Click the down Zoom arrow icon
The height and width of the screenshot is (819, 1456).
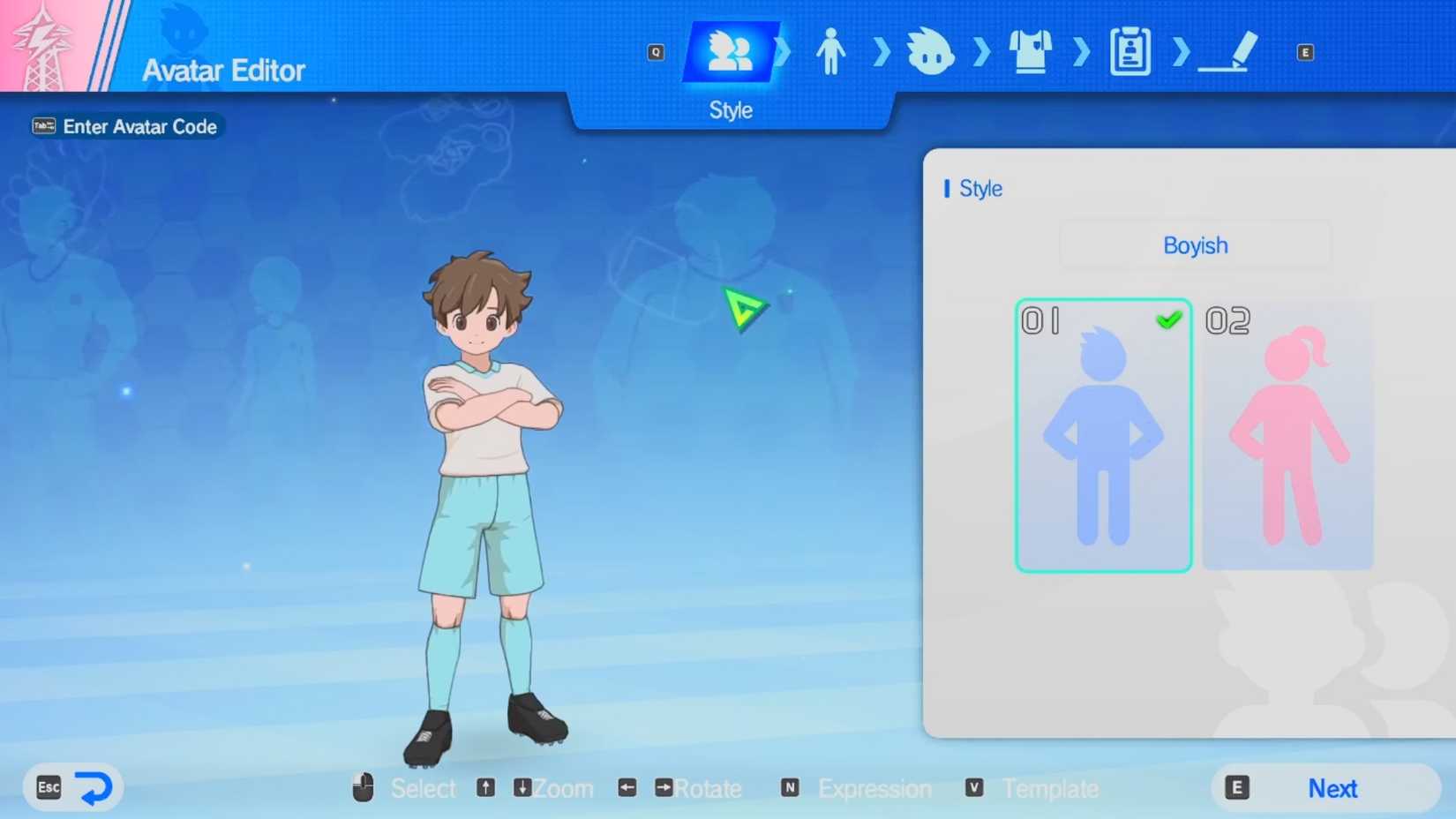tap(522, 788)
